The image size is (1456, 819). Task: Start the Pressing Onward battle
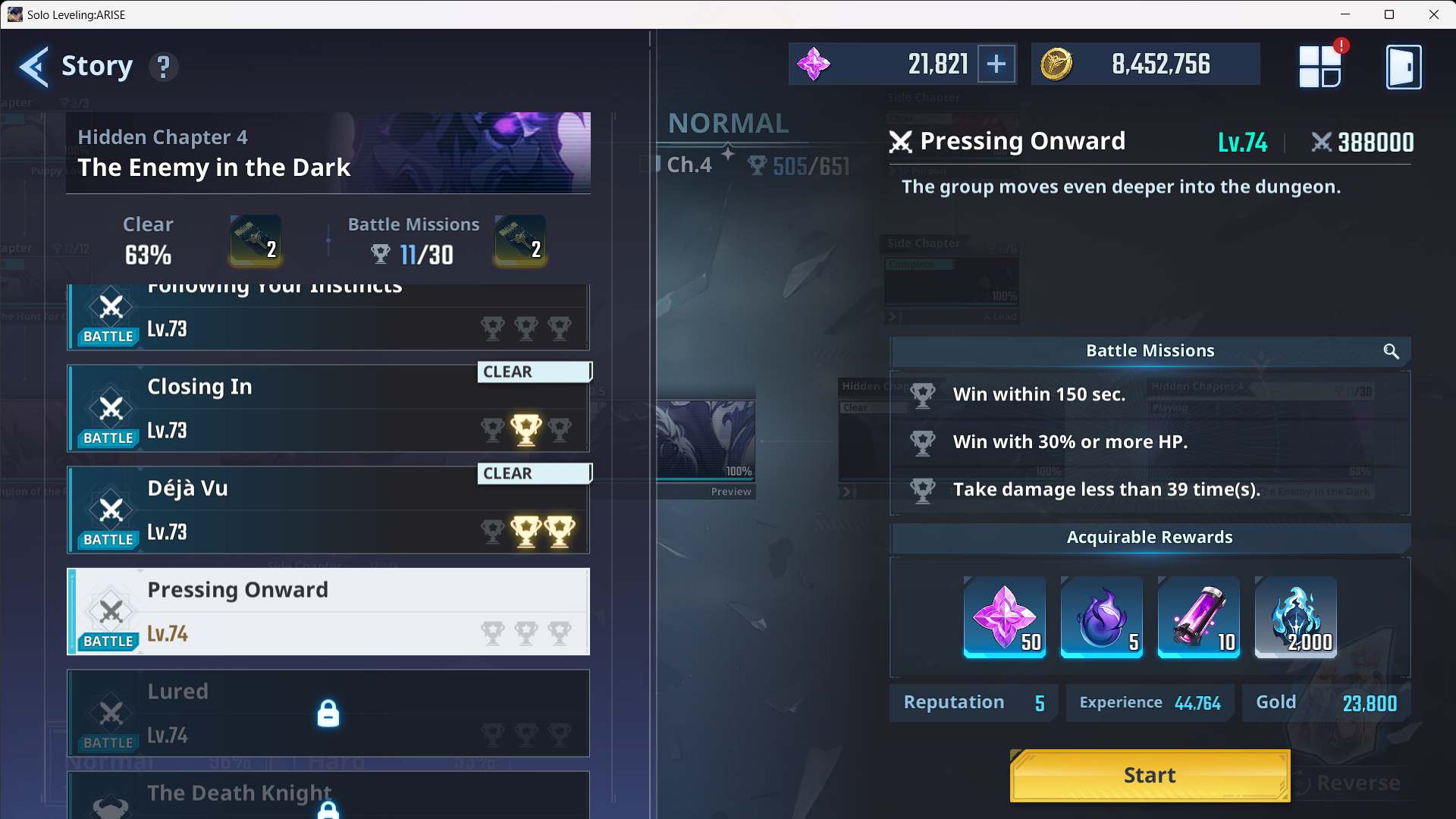pyautogui.click(x=1150, y=775)
